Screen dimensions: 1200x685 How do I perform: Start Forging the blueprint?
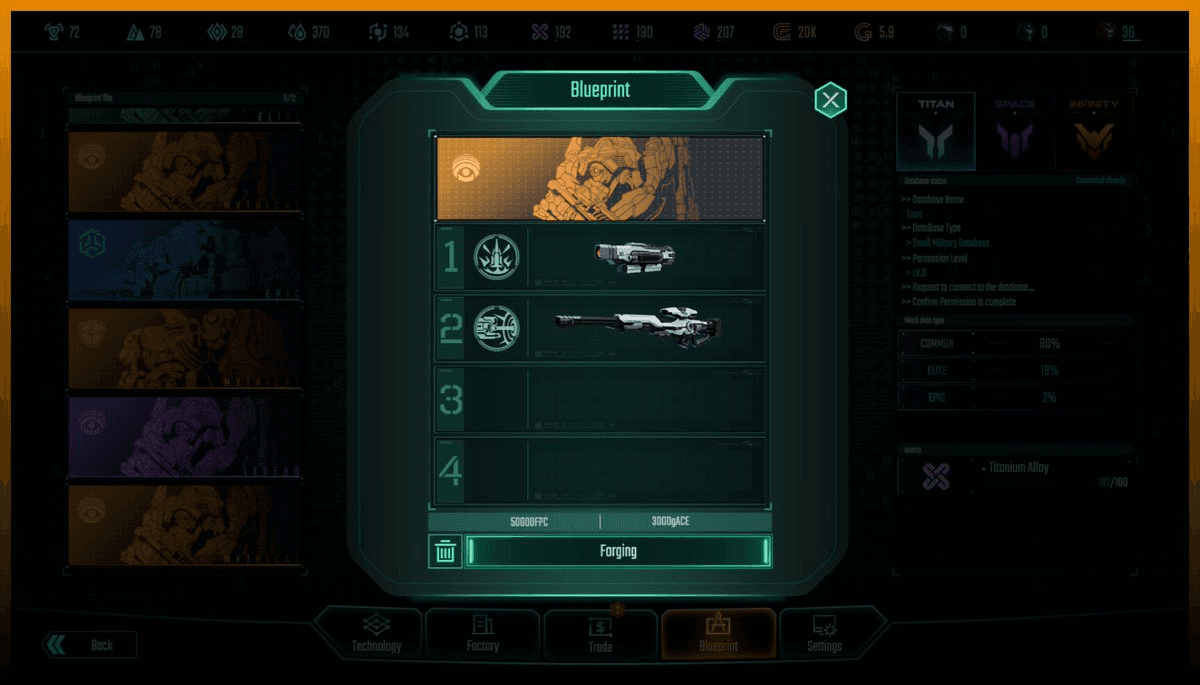(x=618, y=551)
